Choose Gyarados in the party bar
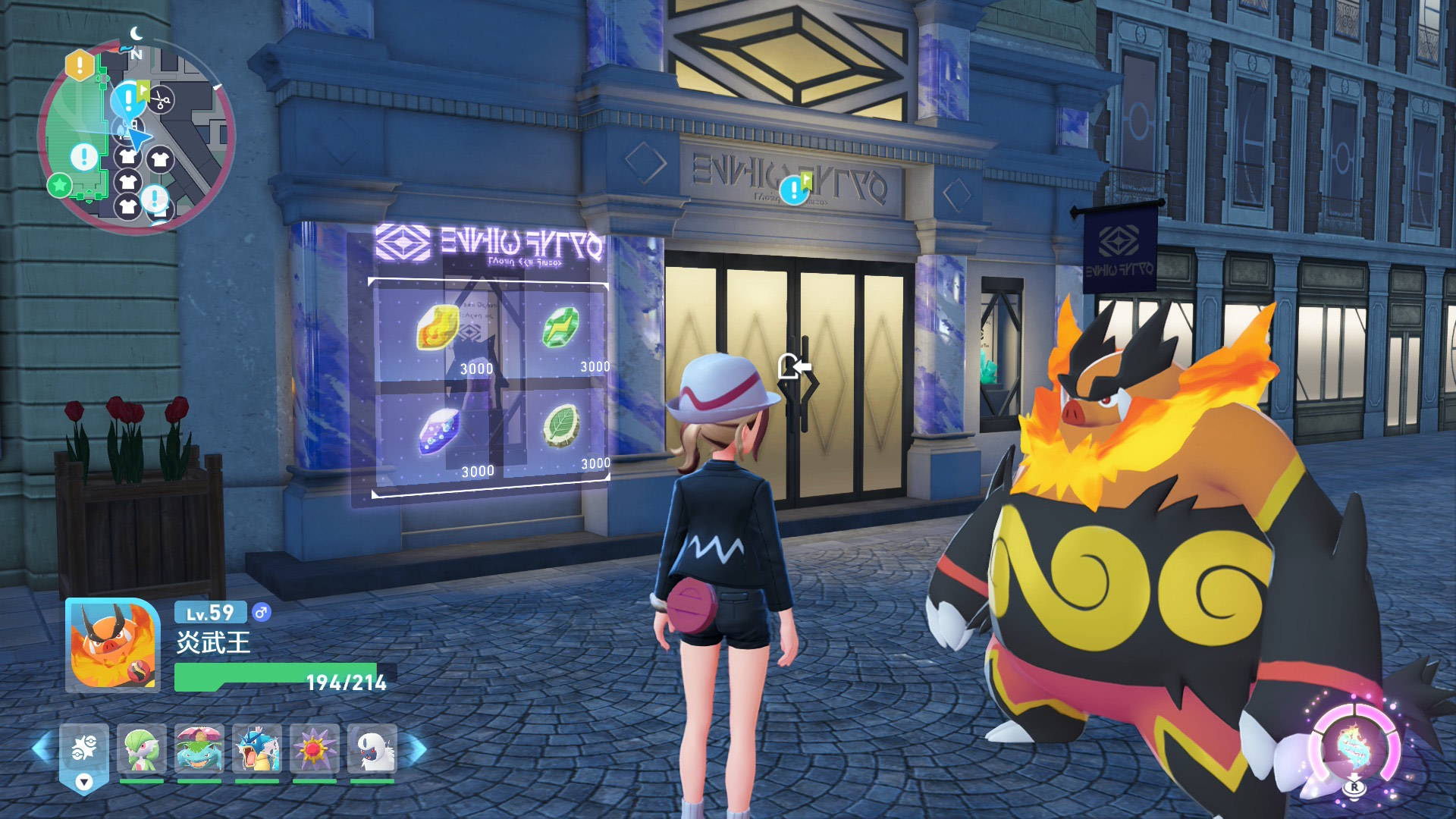The image size is (1456, 819). (x=257, y=749)
